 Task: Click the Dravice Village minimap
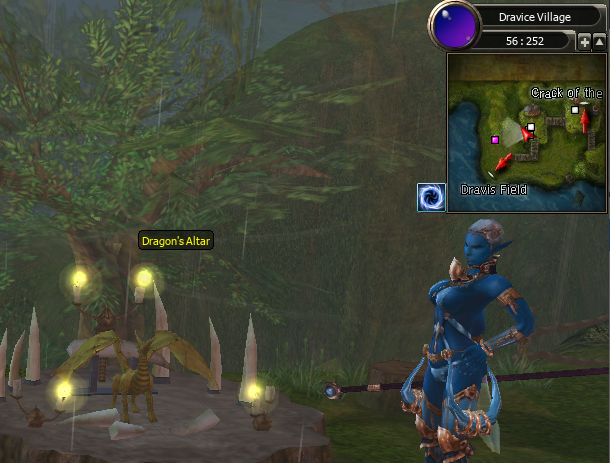click(527, 132)
